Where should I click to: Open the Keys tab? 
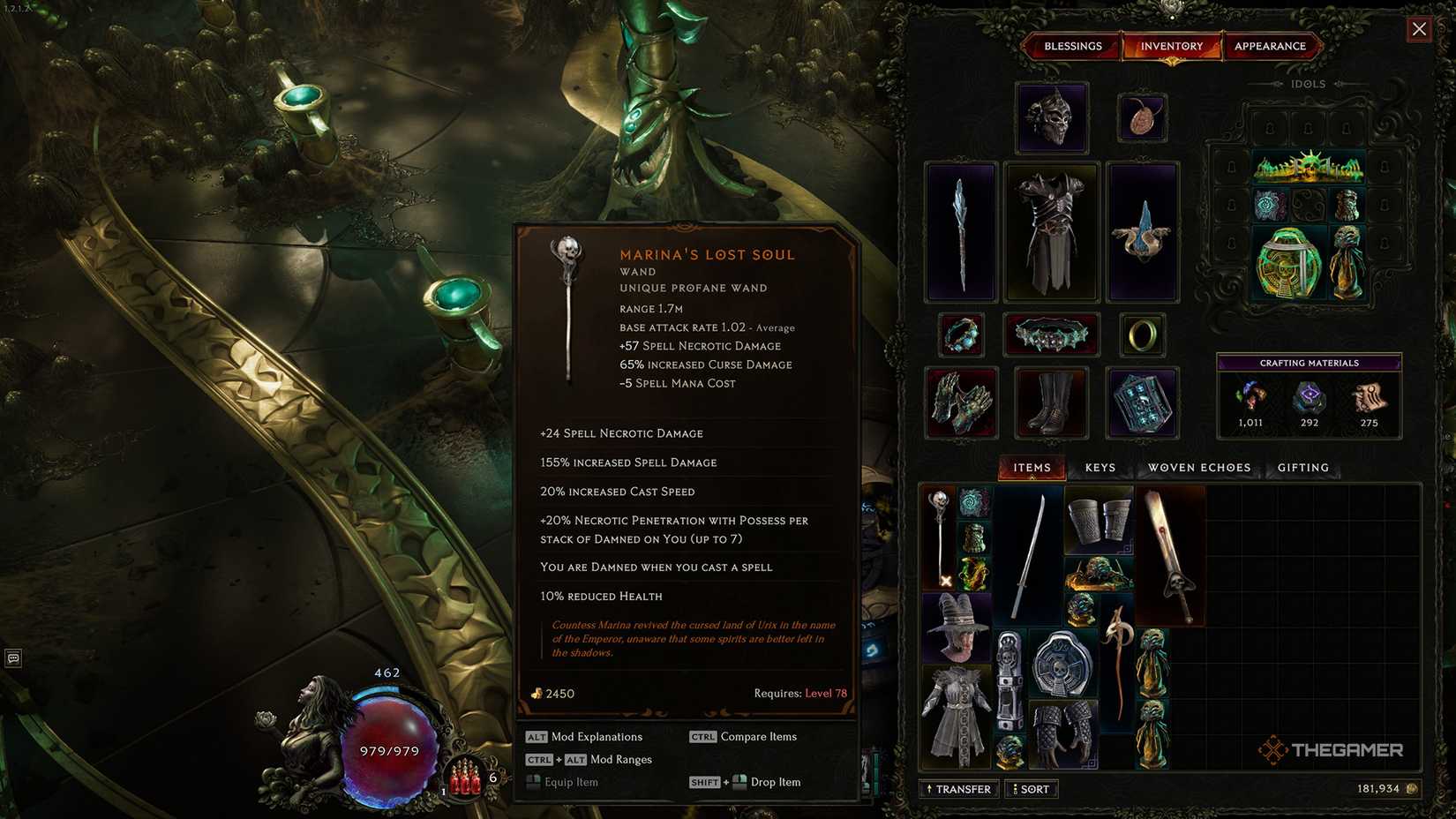(x=1100, y=467)
